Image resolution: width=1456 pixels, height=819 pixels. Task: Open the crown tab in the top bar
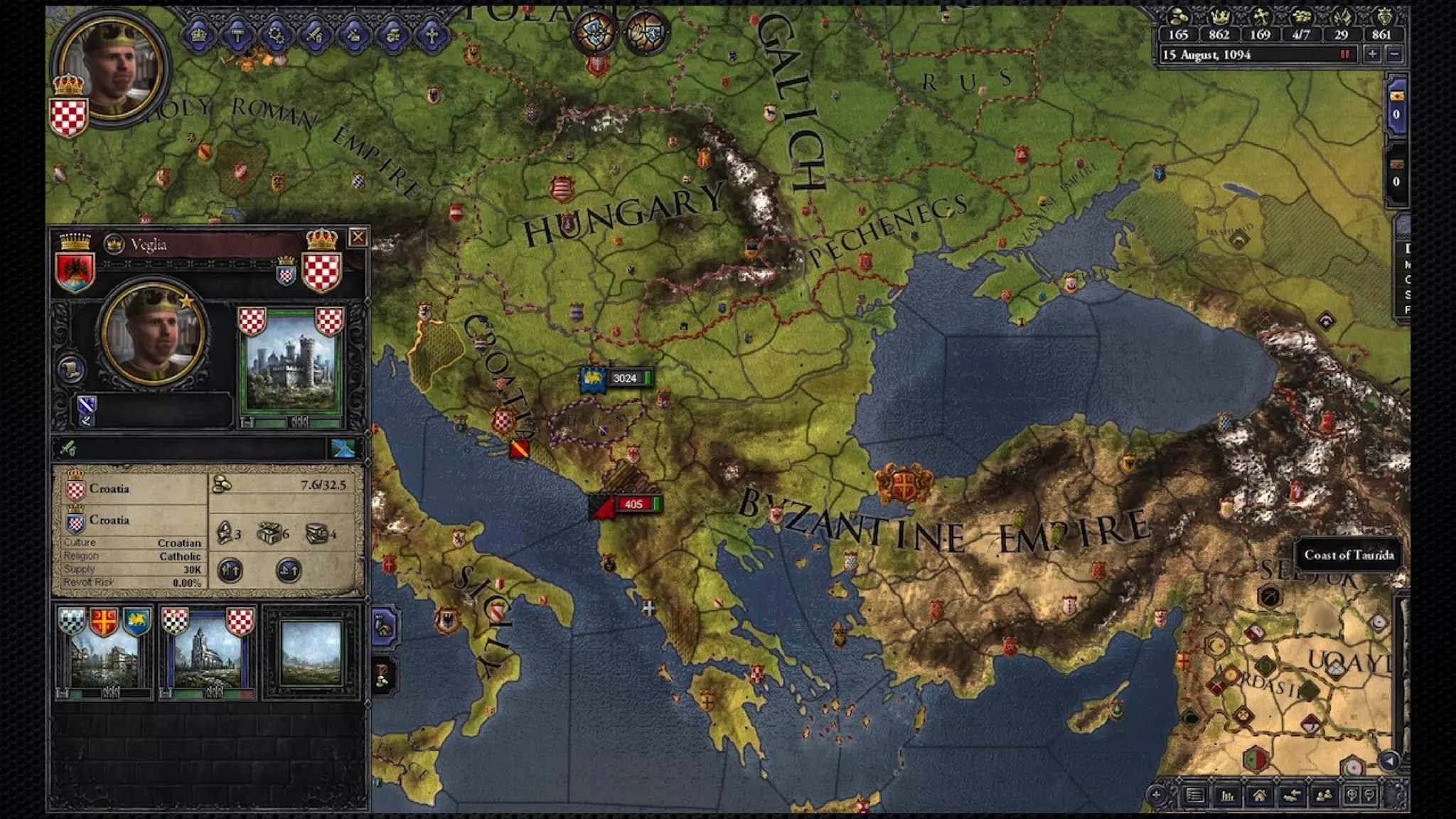click(x=199, y=34)
